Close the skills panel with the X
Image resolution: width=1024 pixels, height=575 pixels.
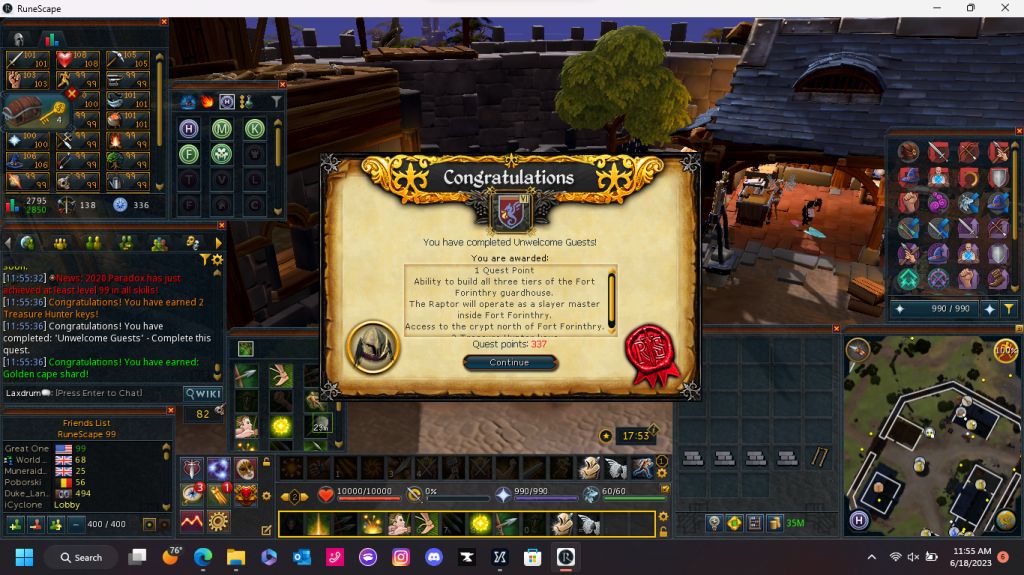pos(164,21)
